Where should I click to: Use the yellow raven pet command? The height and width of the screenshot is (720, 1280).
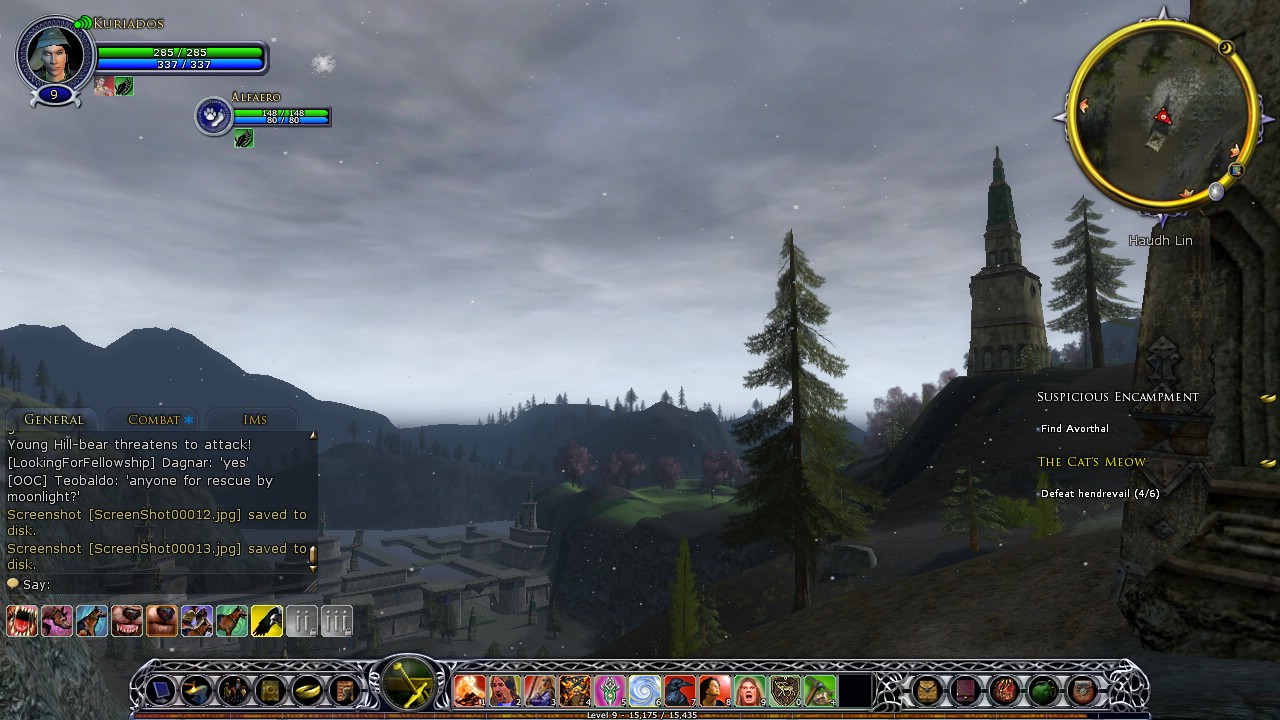point(266,621)
